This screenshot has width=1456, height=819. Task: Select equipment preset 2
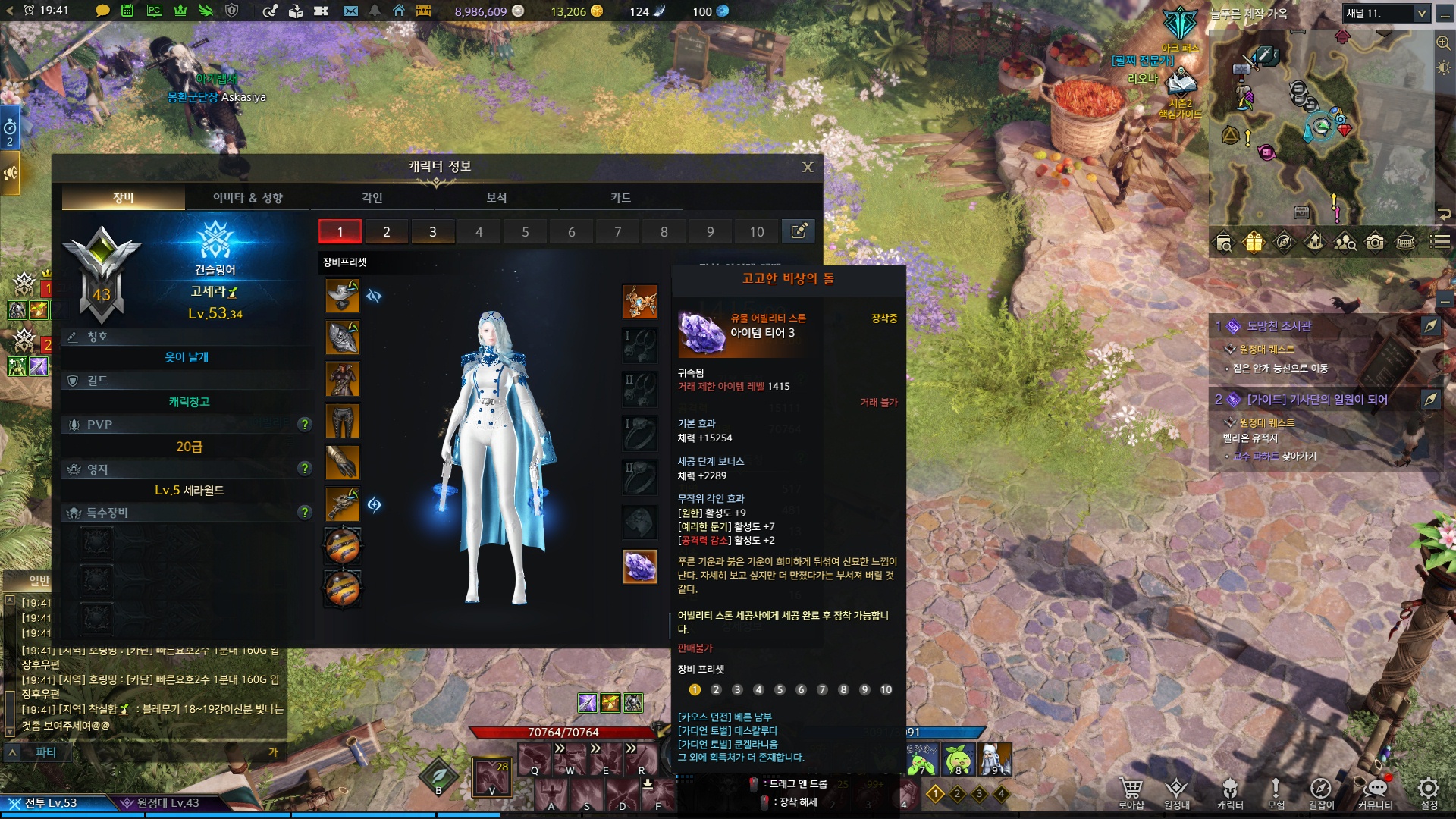tap(387, 232)
